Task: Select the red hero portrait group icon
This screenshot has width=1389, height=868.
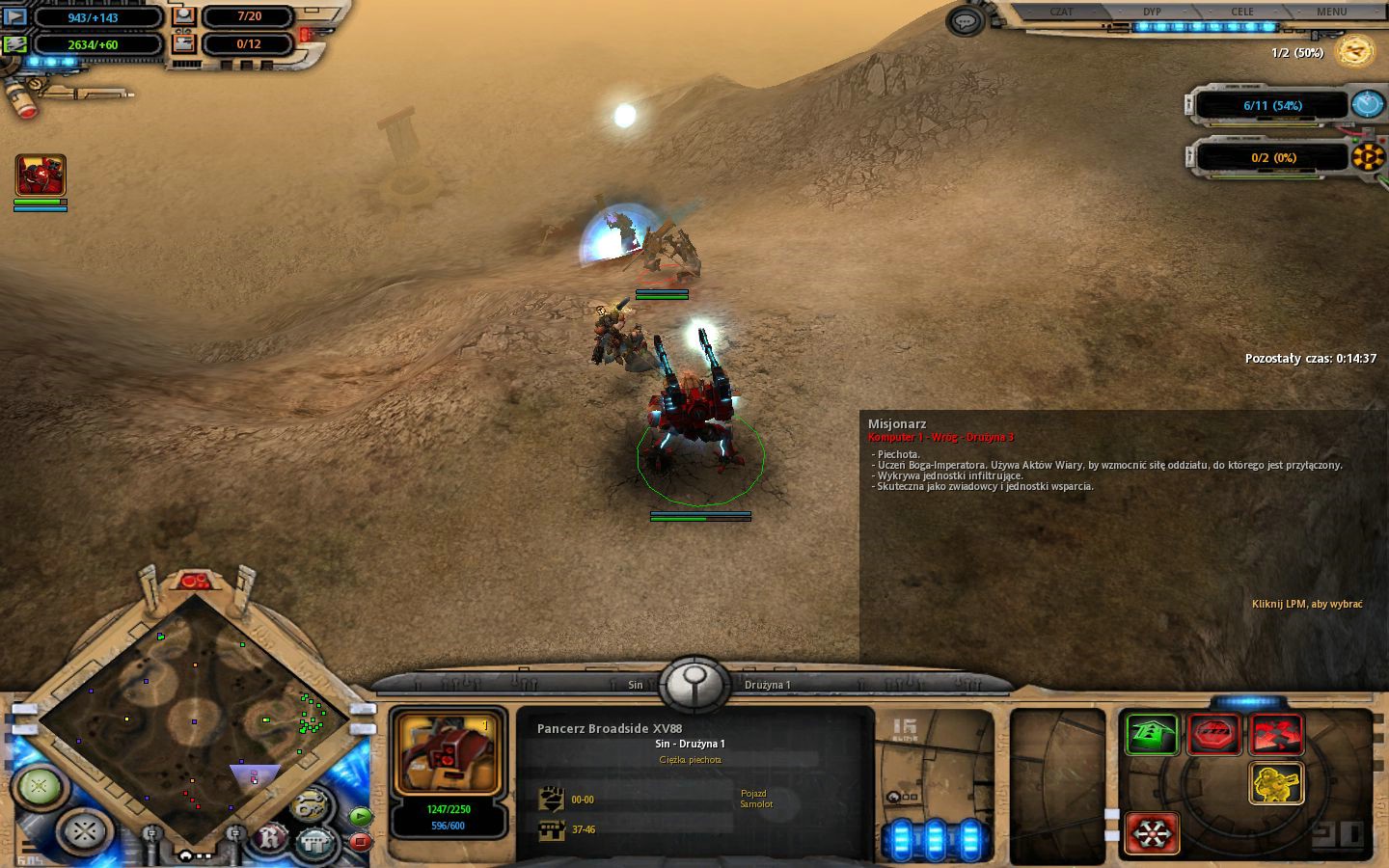Action: click(x=41, y=176)
